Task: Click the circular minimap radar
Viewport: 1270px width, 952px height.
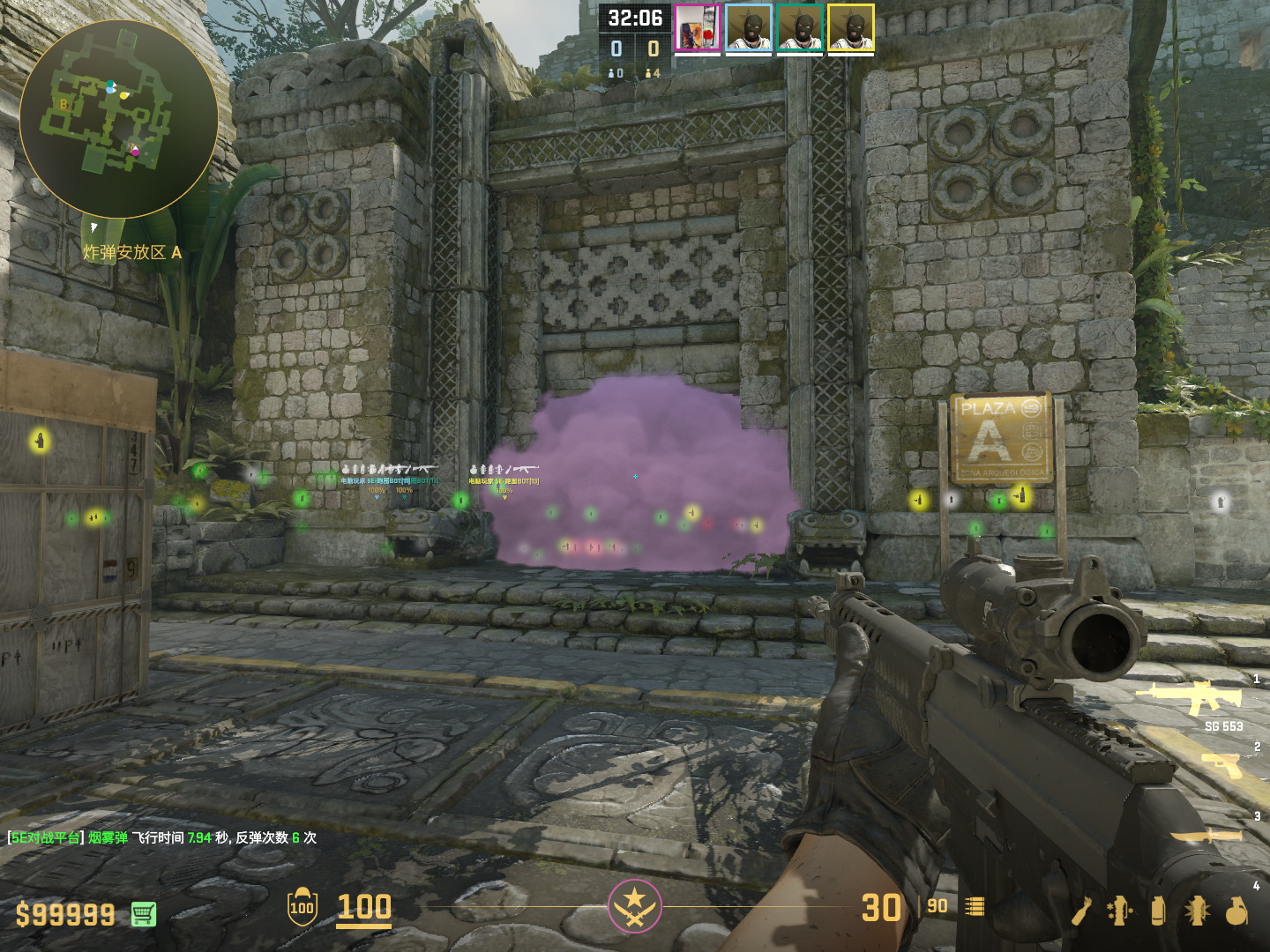Action: 119,119
